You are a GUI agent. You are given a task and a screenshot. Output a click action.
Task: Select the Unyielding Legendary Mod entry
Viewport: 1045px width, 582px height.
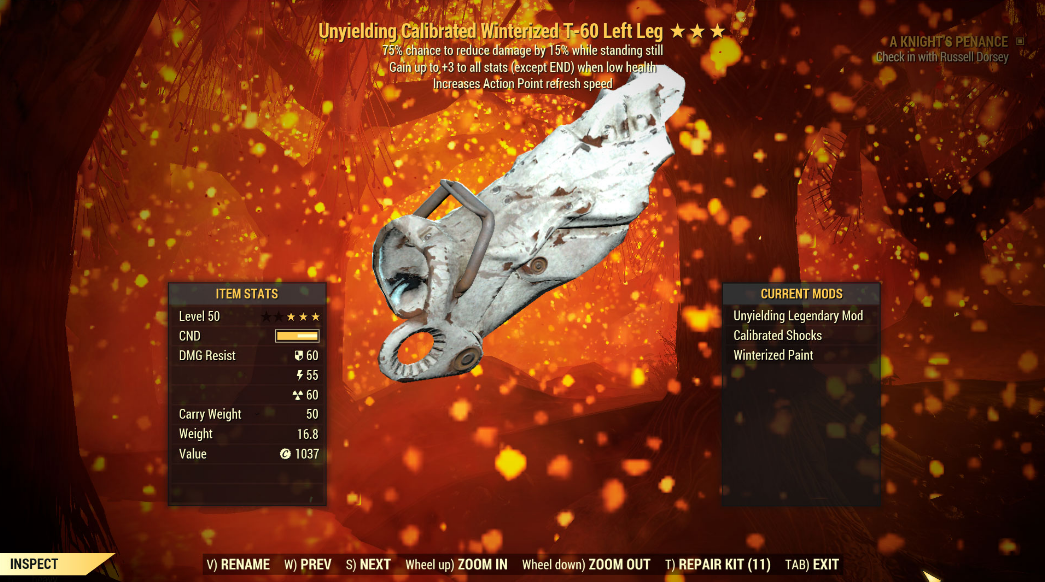(798, 316)
